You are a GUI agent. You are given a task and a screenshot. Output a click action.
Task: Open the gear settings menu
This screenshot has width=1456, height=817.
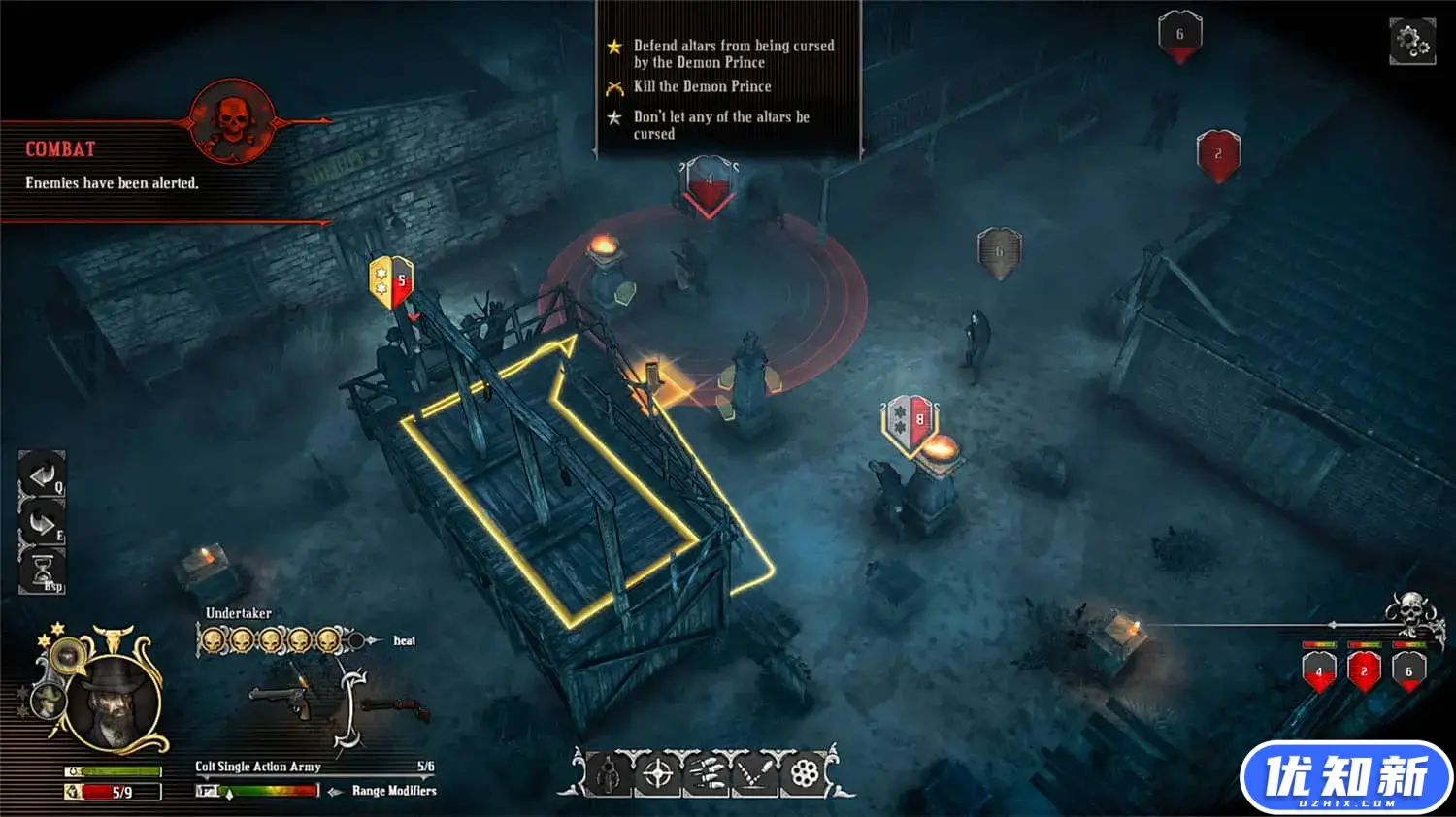pyautogui.click(x=1411, y=41)
